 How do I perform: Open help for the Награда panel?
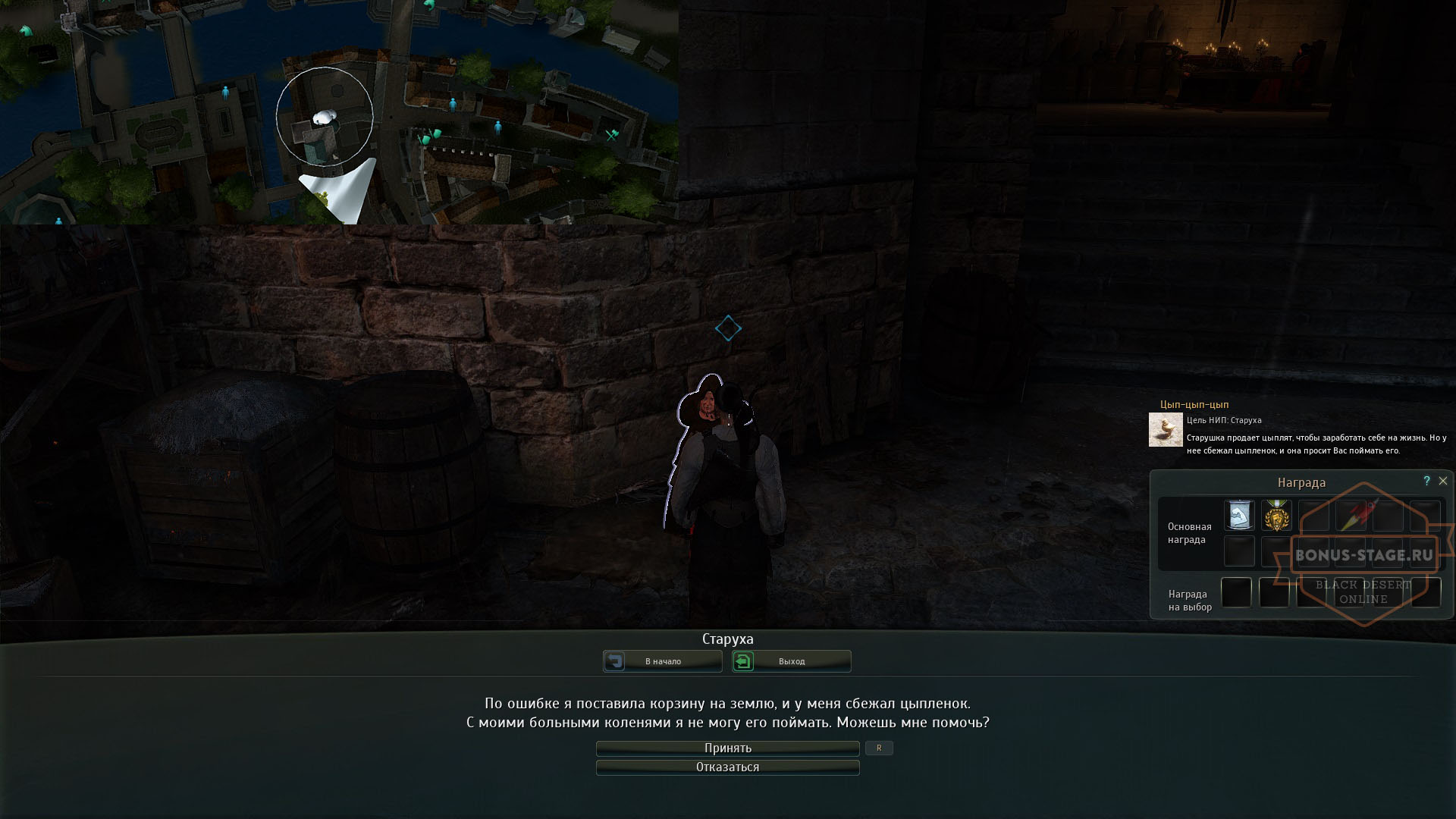[x=1426, y=481]
